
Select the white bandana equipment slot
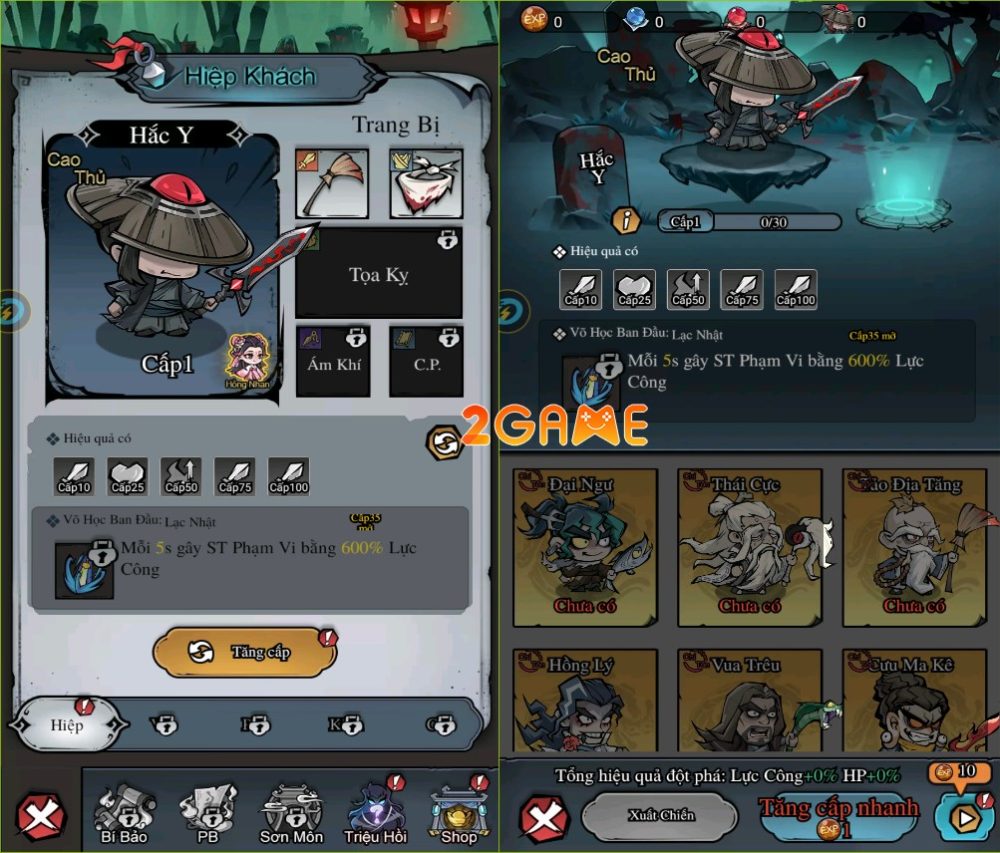pos(425,184)
